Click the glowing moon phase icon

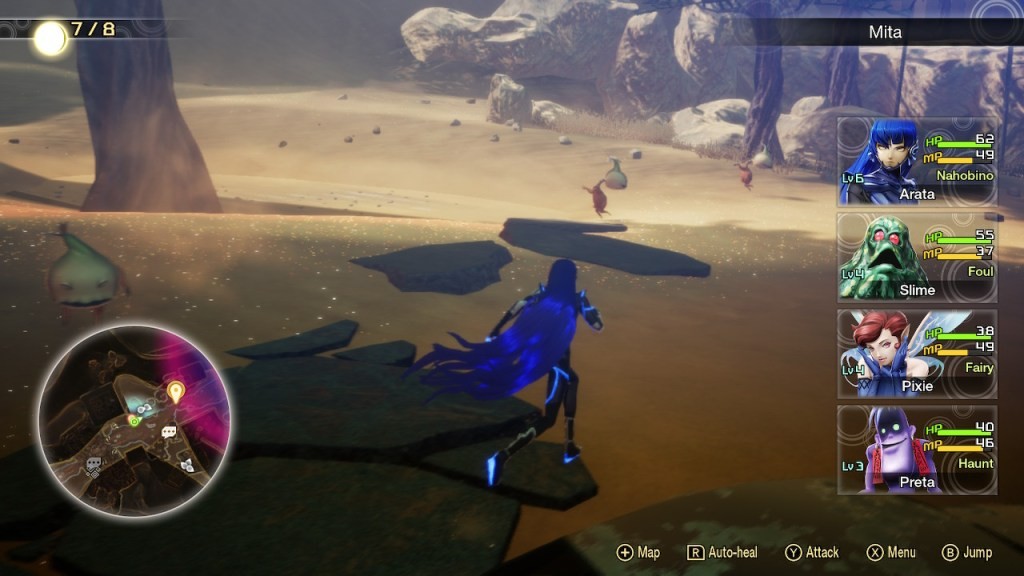click(49, 38)
